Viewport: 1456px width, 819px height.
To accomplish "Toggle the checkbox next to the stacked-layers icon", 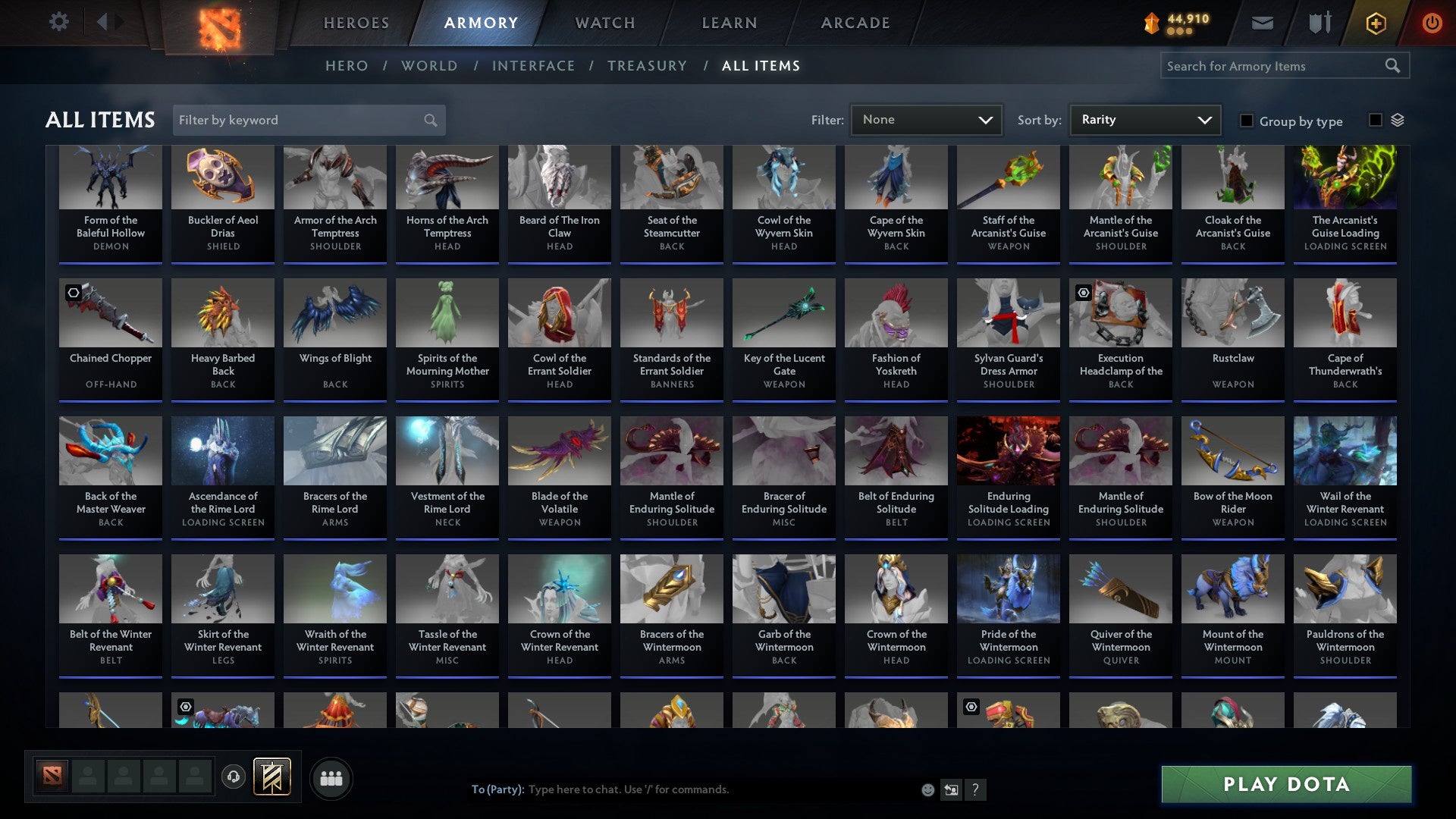I will [1375, 119].
